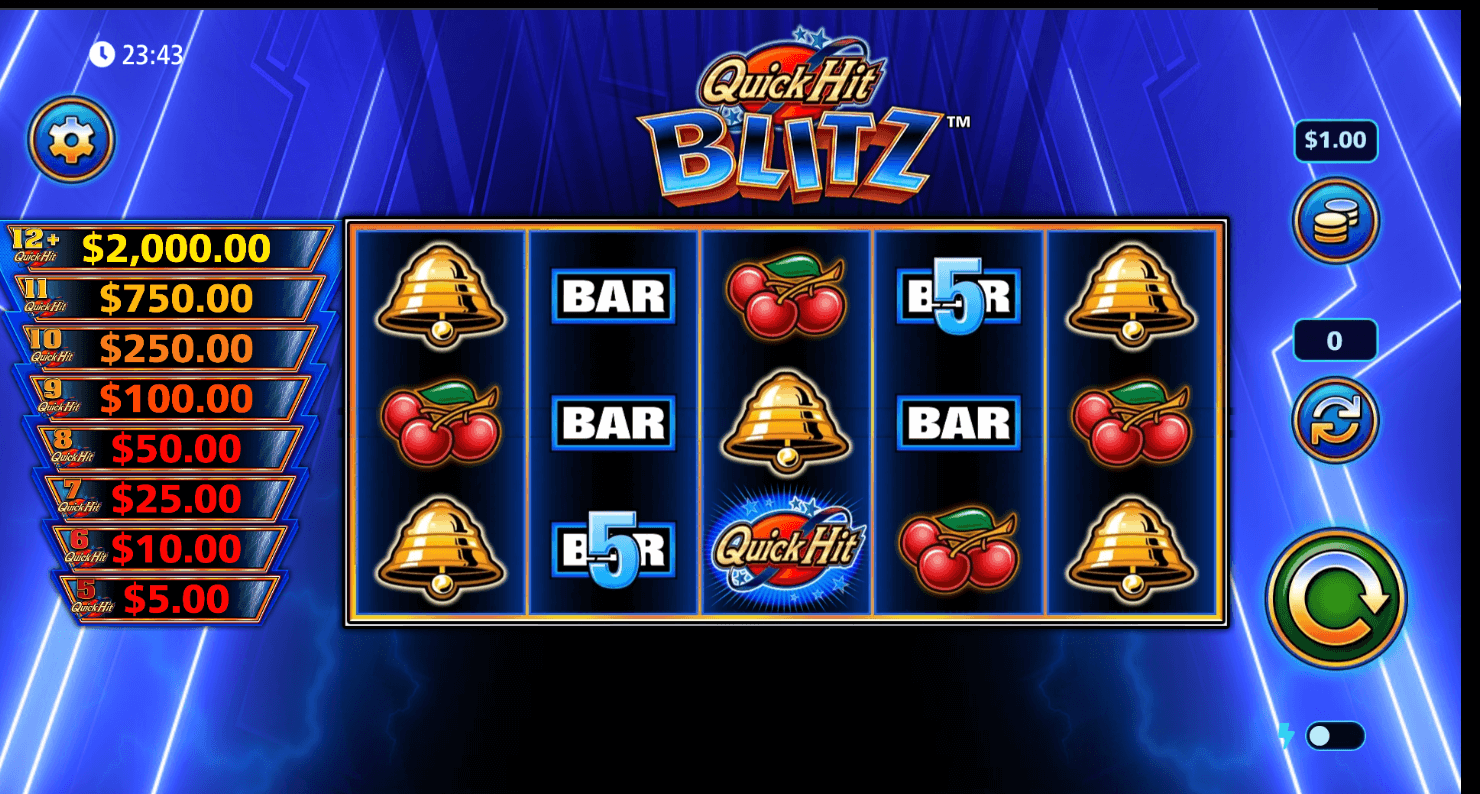Click the cherries at the top of reel three
This screenshot has height=794, width=1480.
point(787,293)
